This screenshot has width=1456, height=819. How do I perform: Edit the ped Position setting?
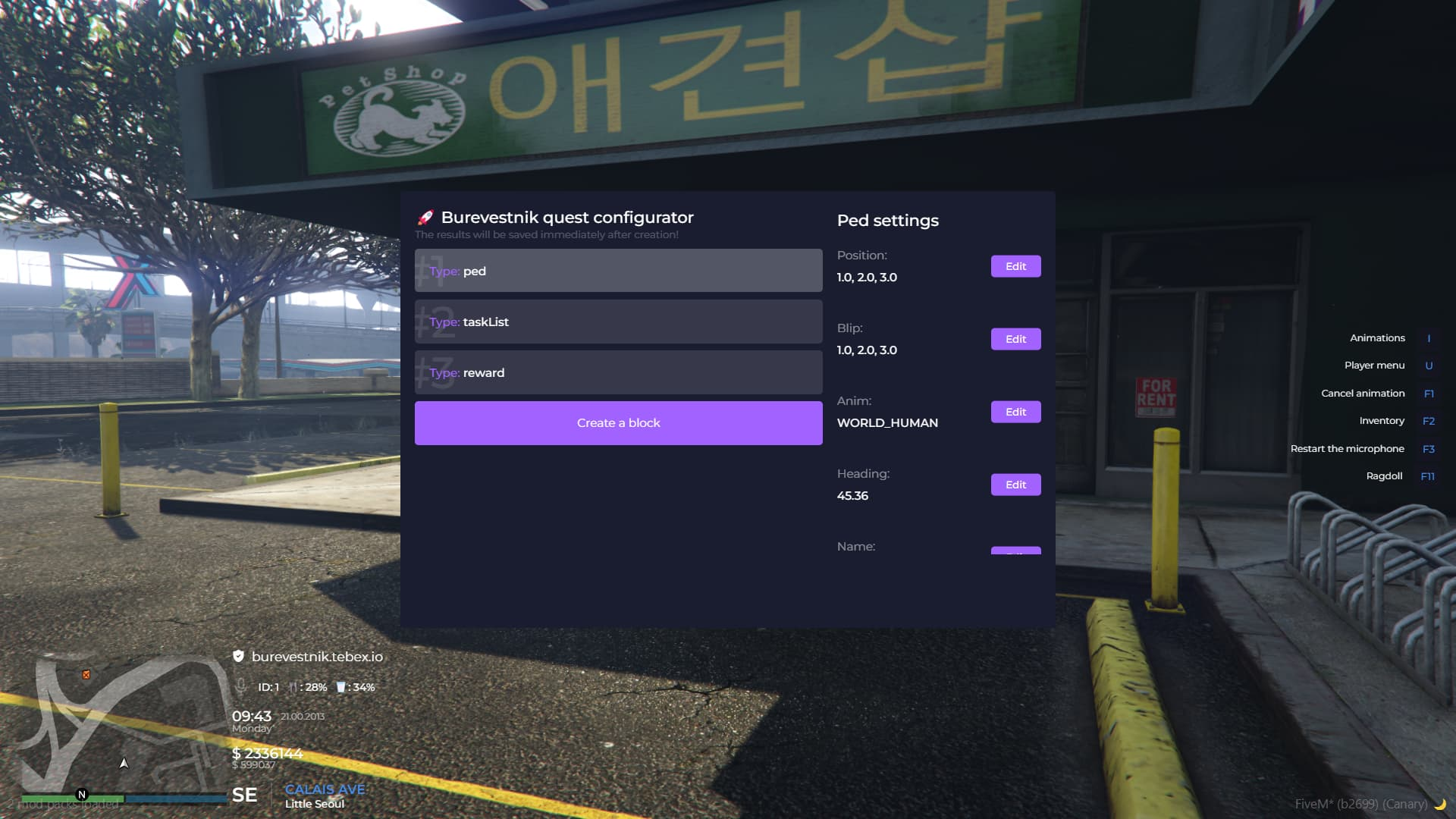[1015, 266]
